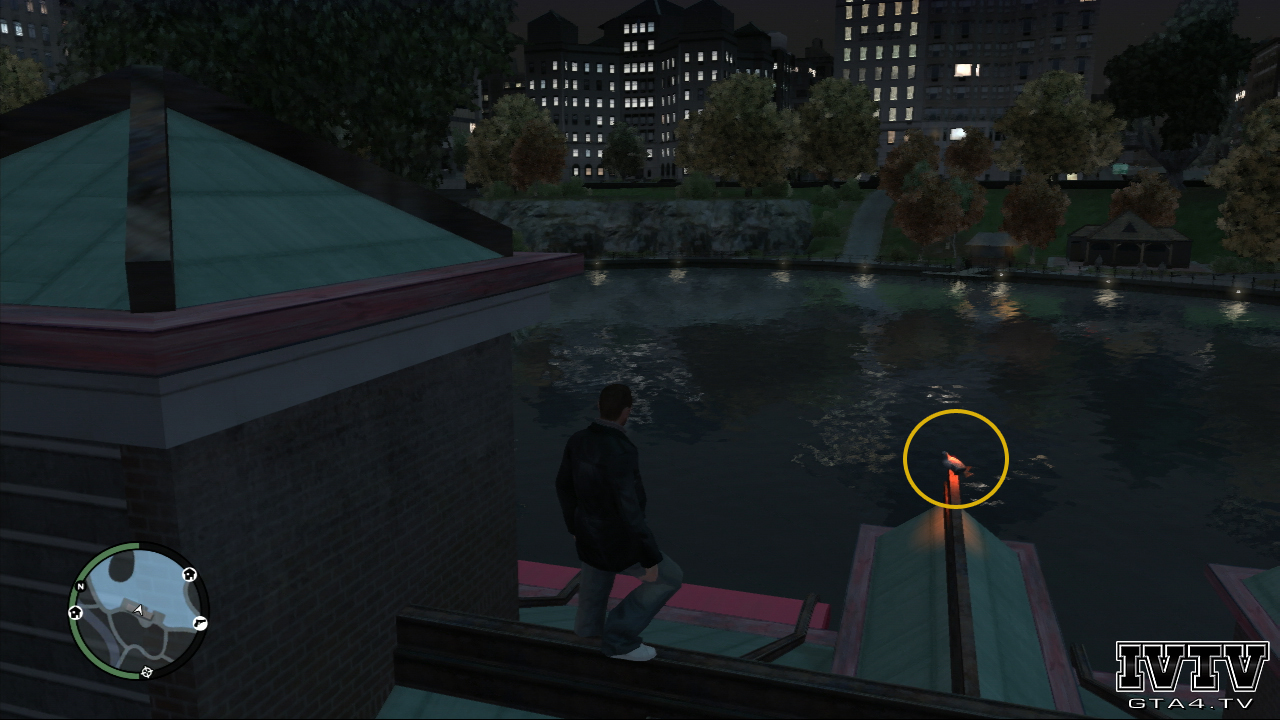Click the crosshair target blip on radar
1280x720 pixels.
(147, 671)
